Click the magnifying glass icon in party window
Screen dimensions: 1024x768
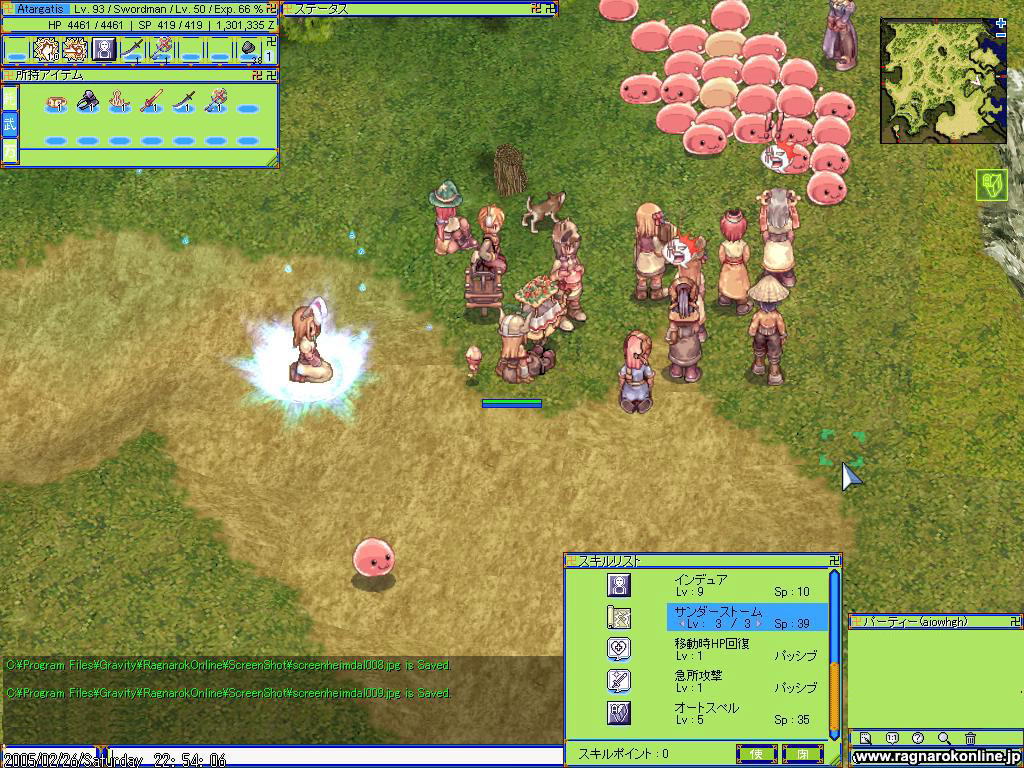(x=944, y=739)
